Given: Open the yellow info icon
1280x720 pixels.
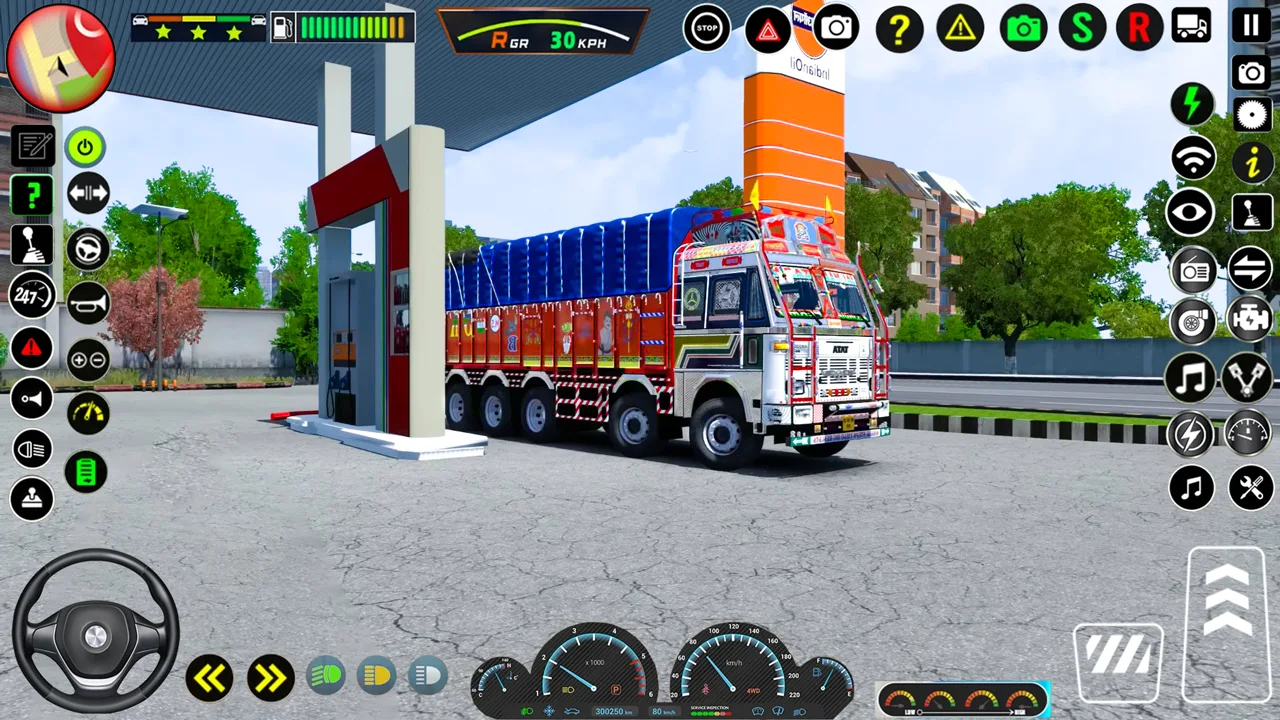Looking at the screenshot, I should click(1251, 161).
